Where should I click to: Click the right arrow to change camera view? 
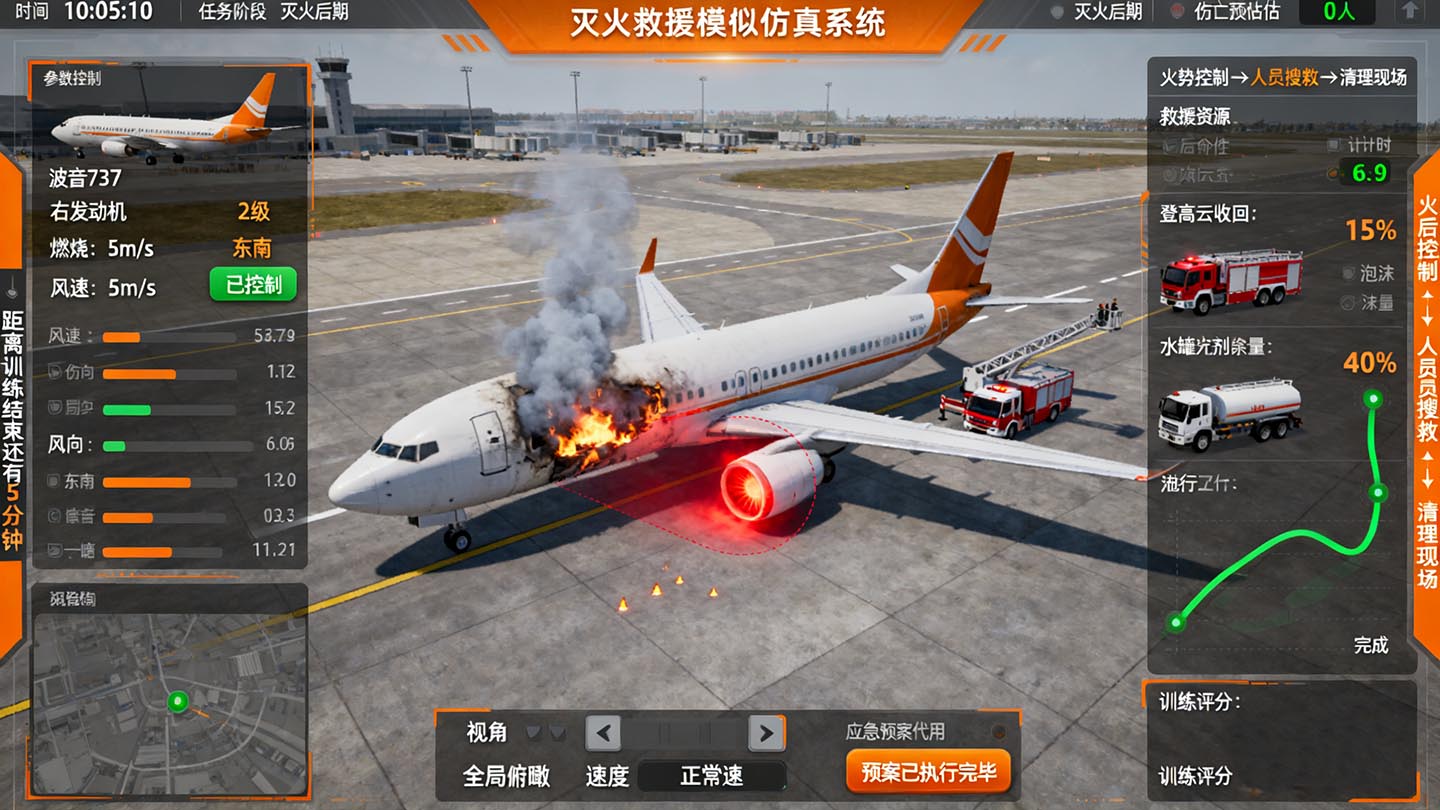pos(766,732)
